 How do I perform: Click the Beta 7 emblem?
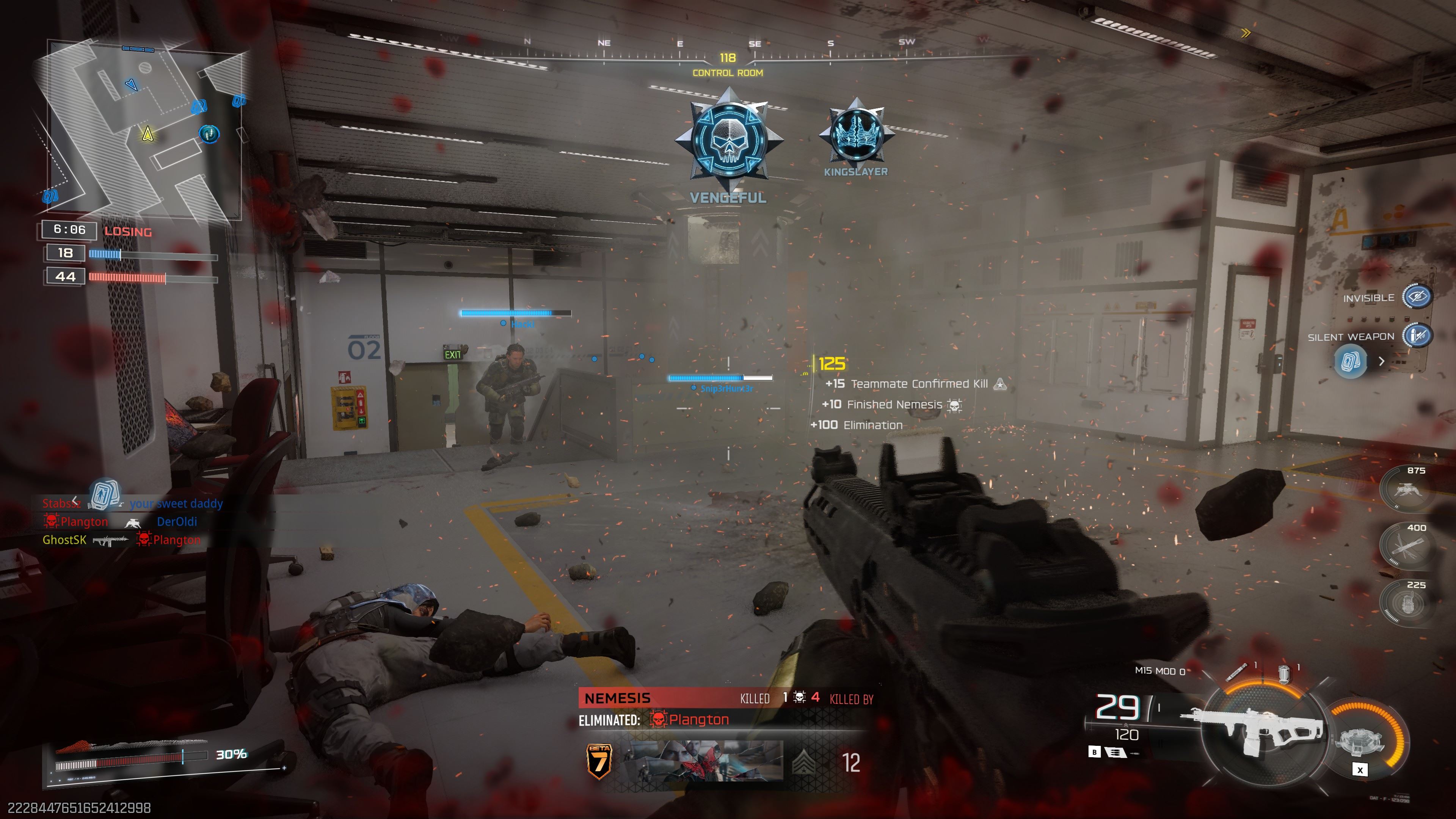pos(599,761)
